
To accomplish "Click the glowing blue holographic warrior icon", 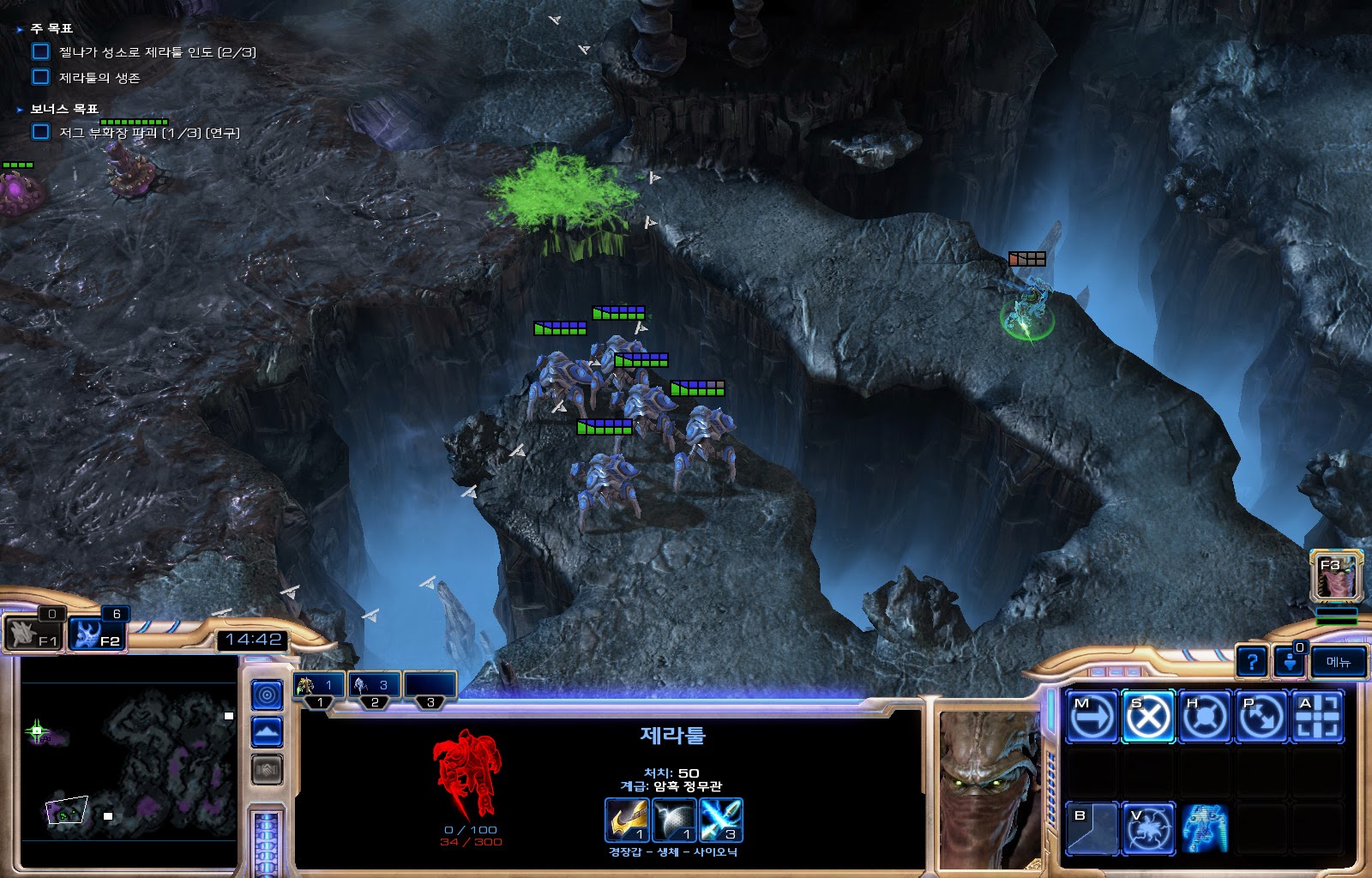I will pos(1205,829).
